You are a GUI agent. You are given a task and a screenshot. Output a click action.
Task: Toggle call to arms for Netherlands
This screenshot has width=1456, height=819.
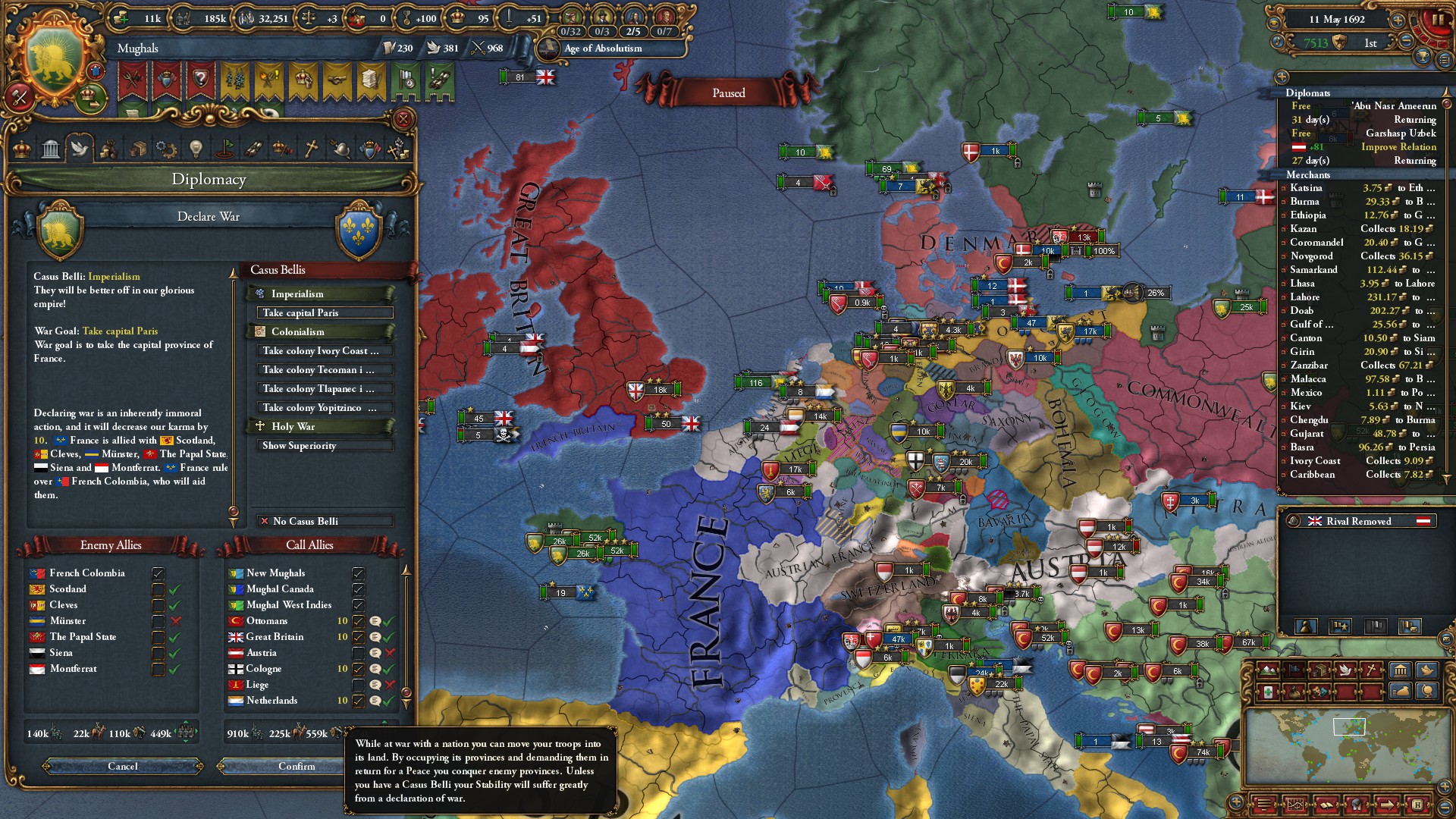(359, 701)
